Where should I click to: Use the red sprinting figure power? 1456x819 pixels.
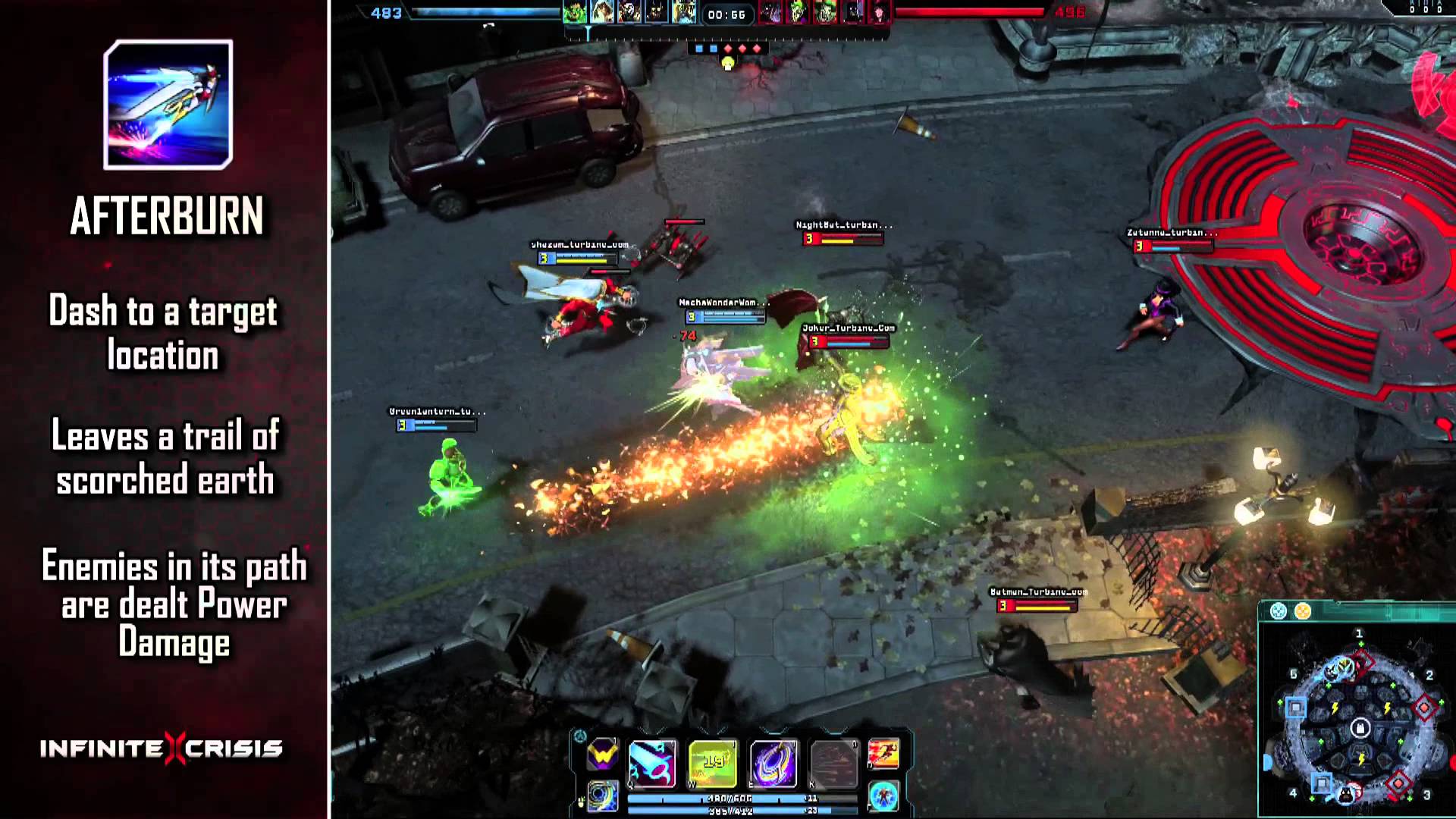point(883,754)
